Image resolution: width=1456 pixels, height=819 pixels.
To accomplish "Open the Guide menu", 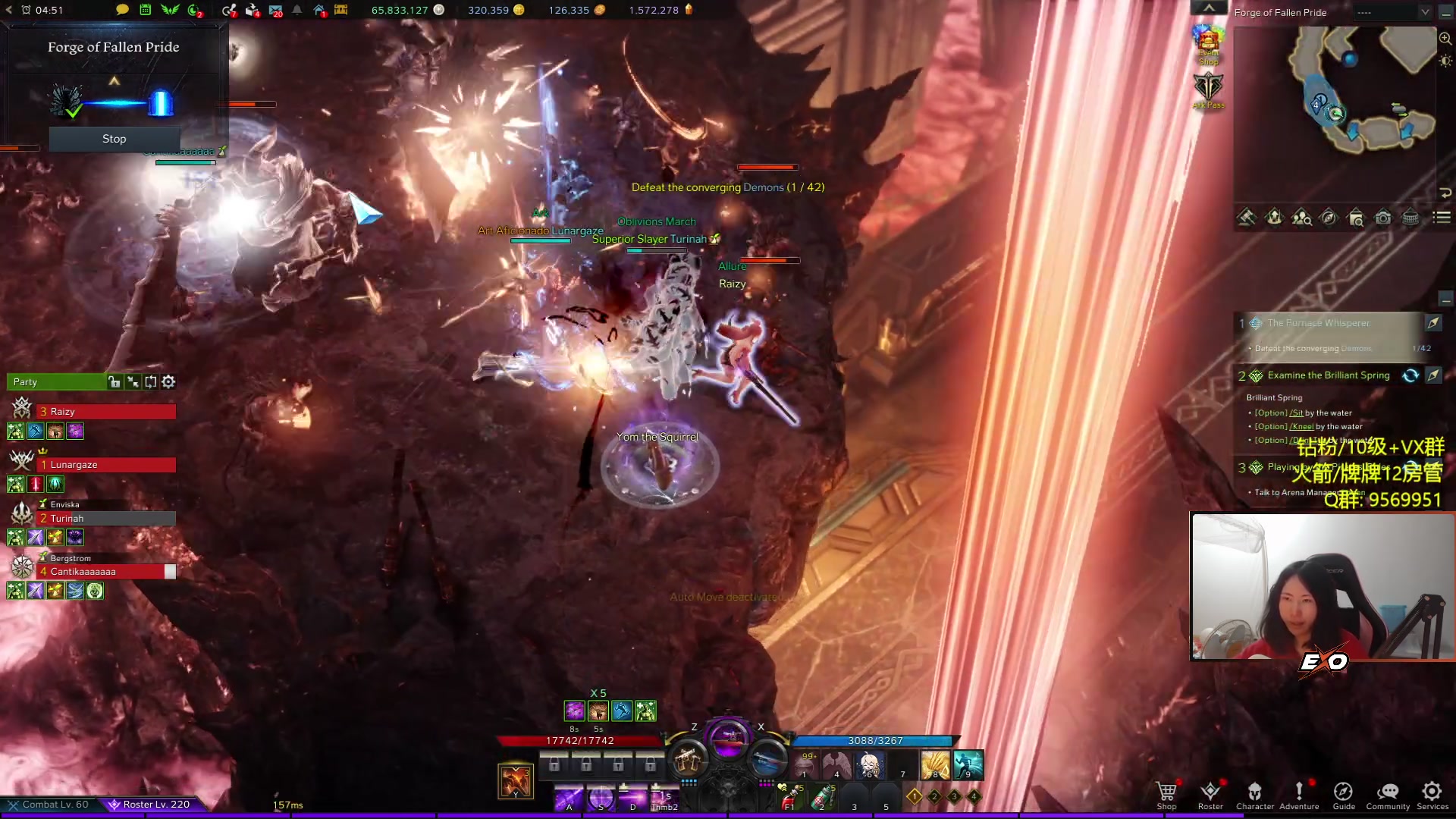I will pos(1344,794).
